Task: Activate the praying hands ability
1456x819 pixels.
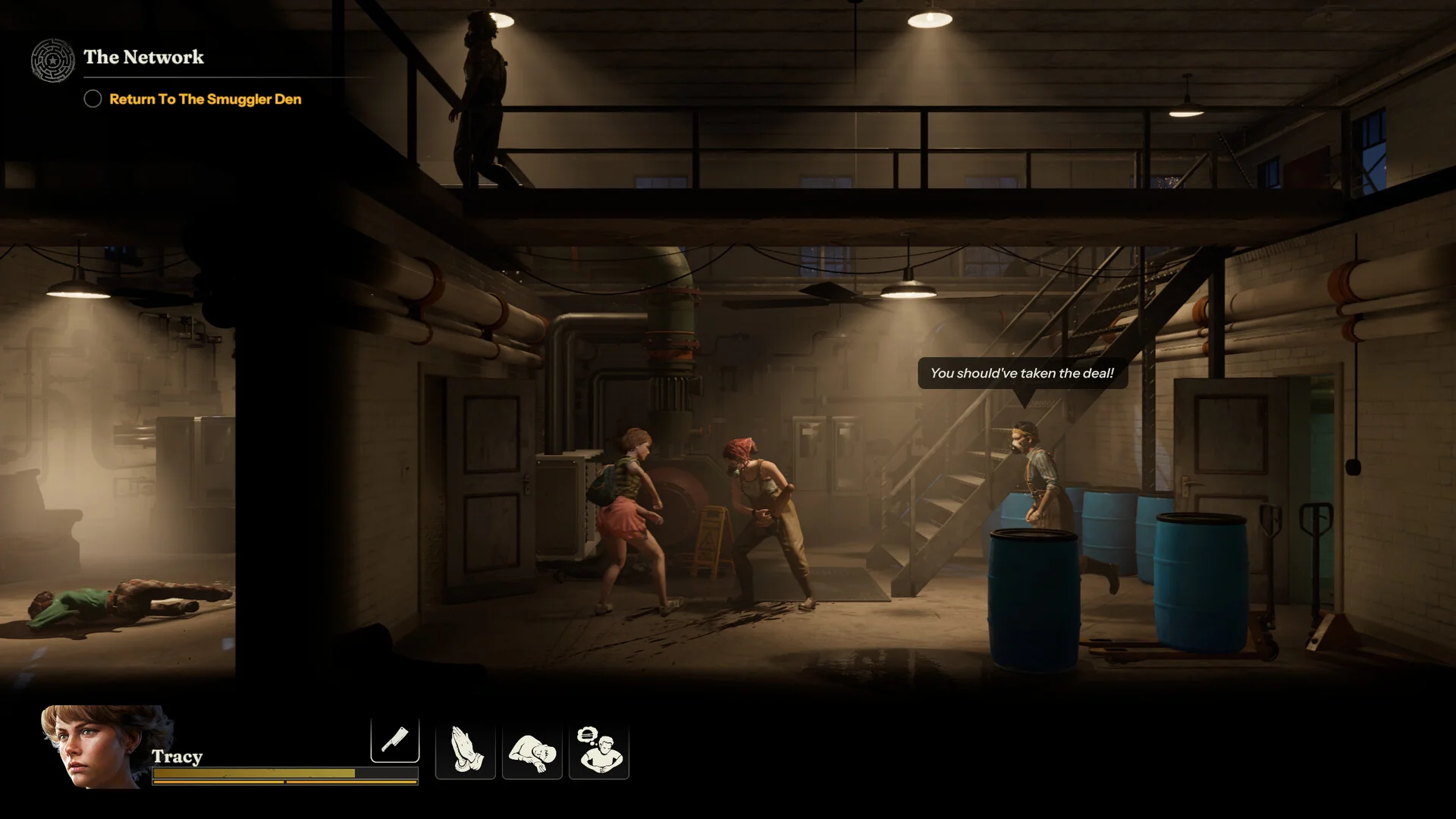Action: point(465,751)
